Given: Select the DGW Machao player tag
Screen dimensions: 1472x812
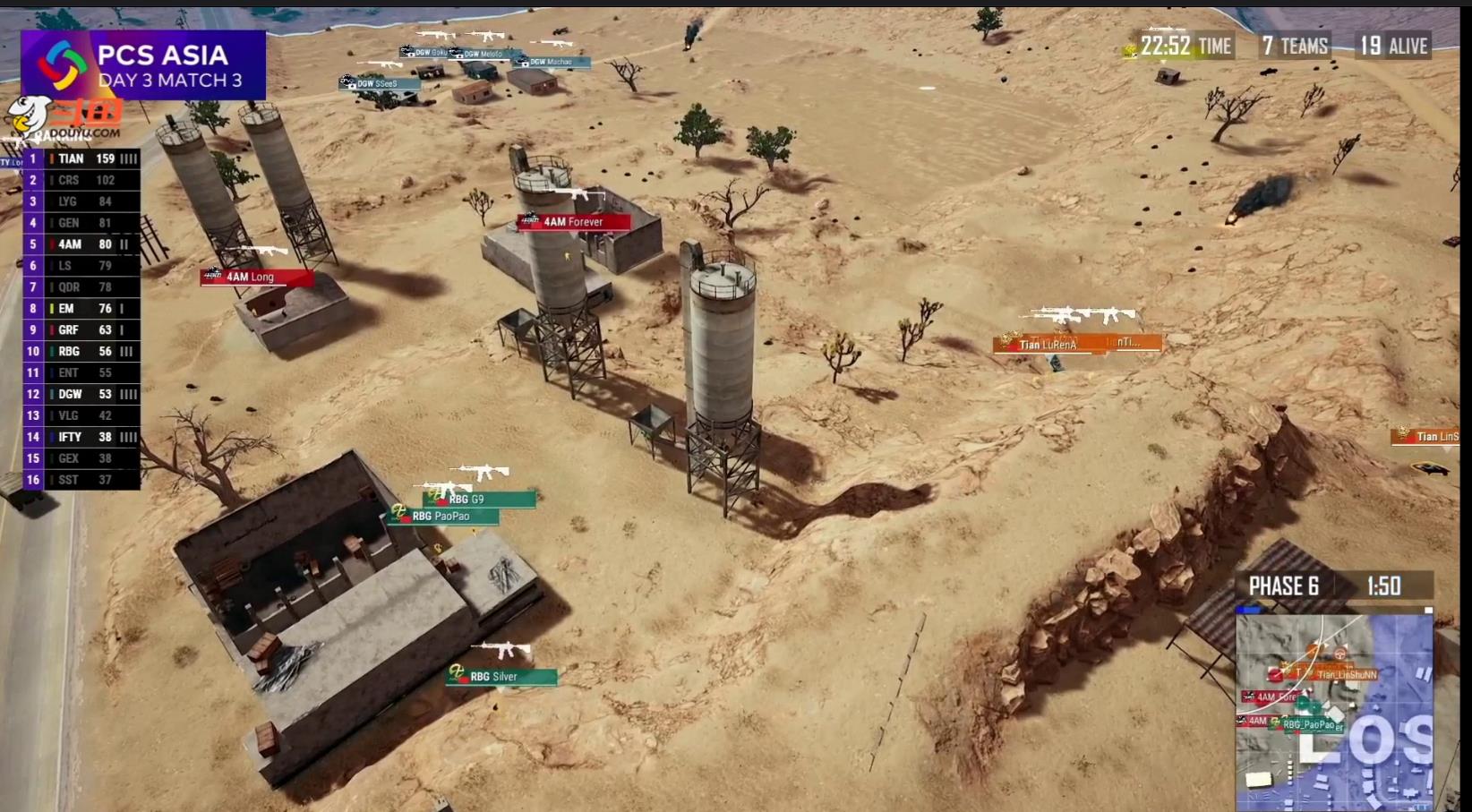Looking at the screenshot, I should pyautogui.click(x=552, y=63).
